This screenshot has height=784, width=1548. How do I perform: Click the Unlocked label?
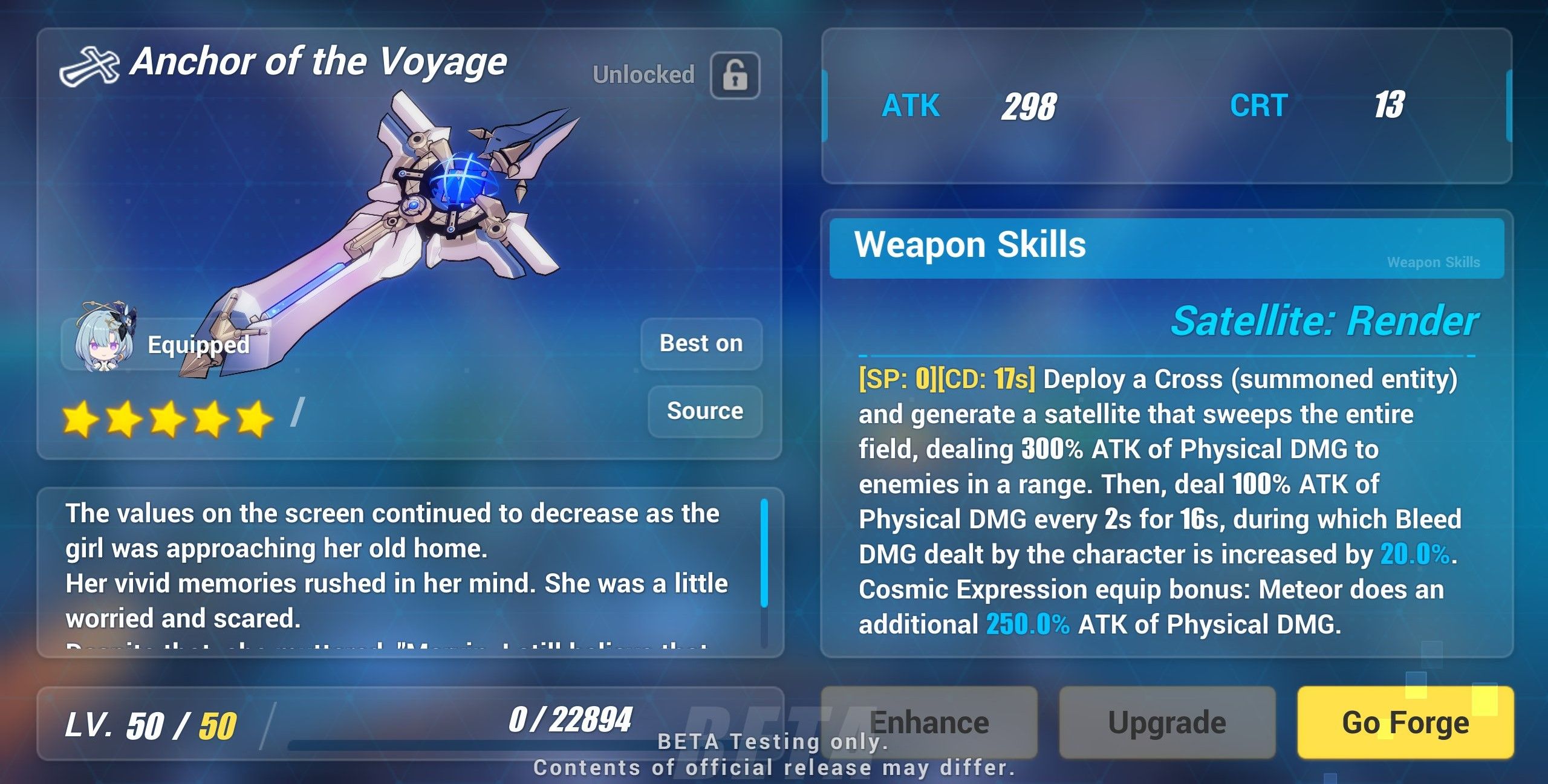point(643,75)
